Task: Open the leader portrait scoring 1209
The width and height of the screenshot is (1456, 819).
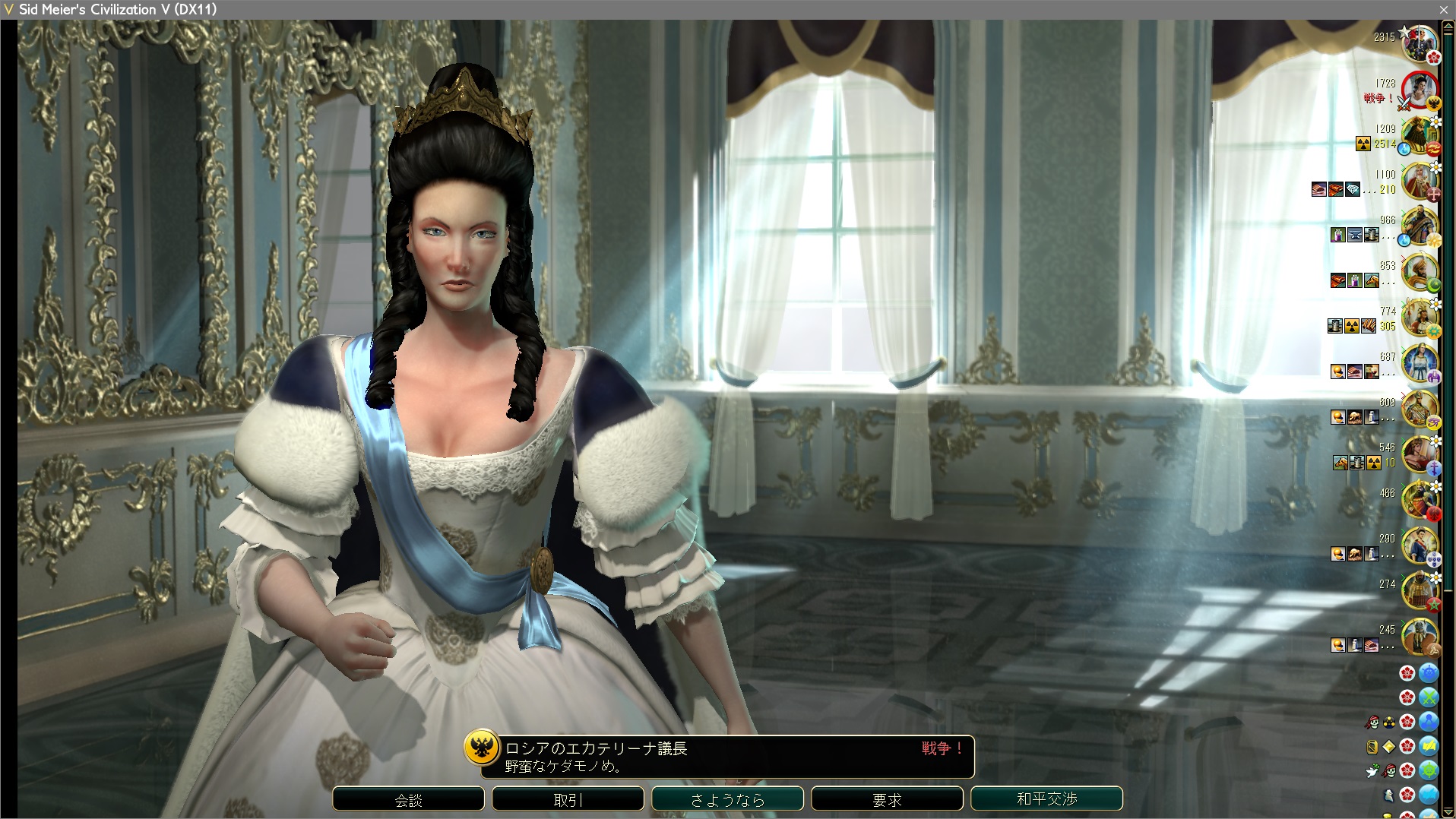Action: [x=1418, y=137]
